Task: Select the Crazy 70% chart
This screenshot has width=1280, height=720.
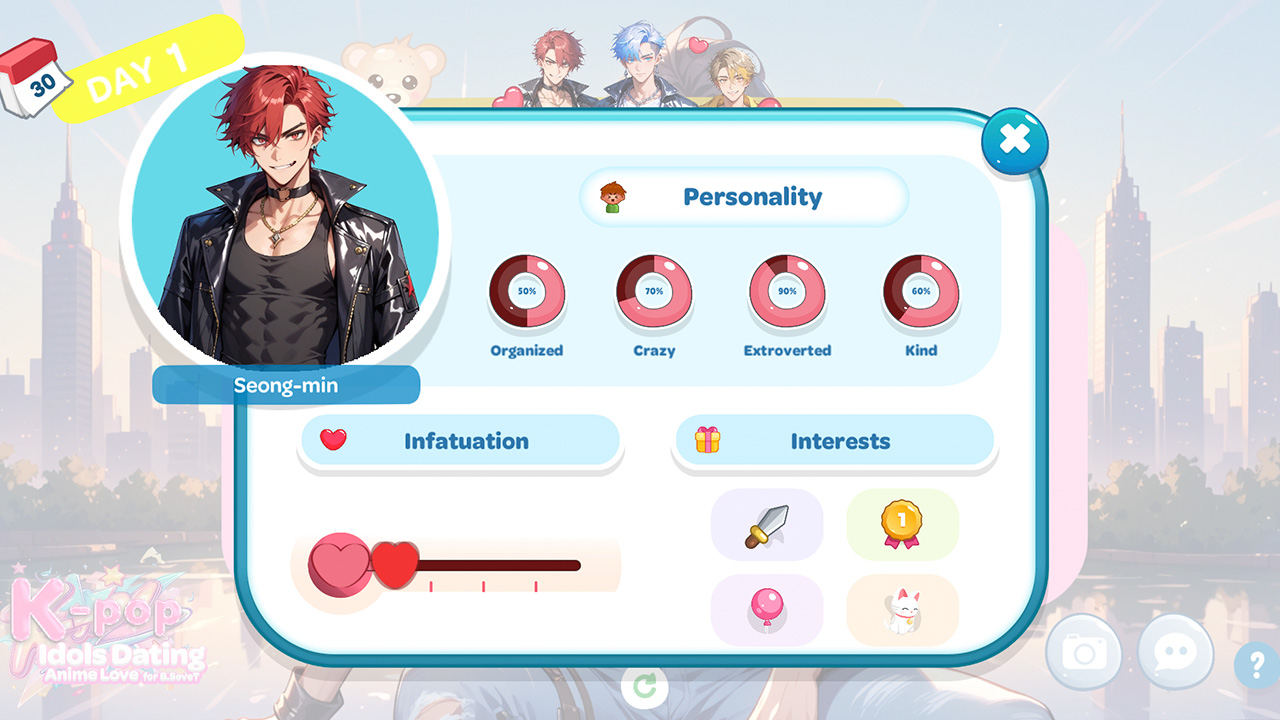Action: (x=654, y=290)
